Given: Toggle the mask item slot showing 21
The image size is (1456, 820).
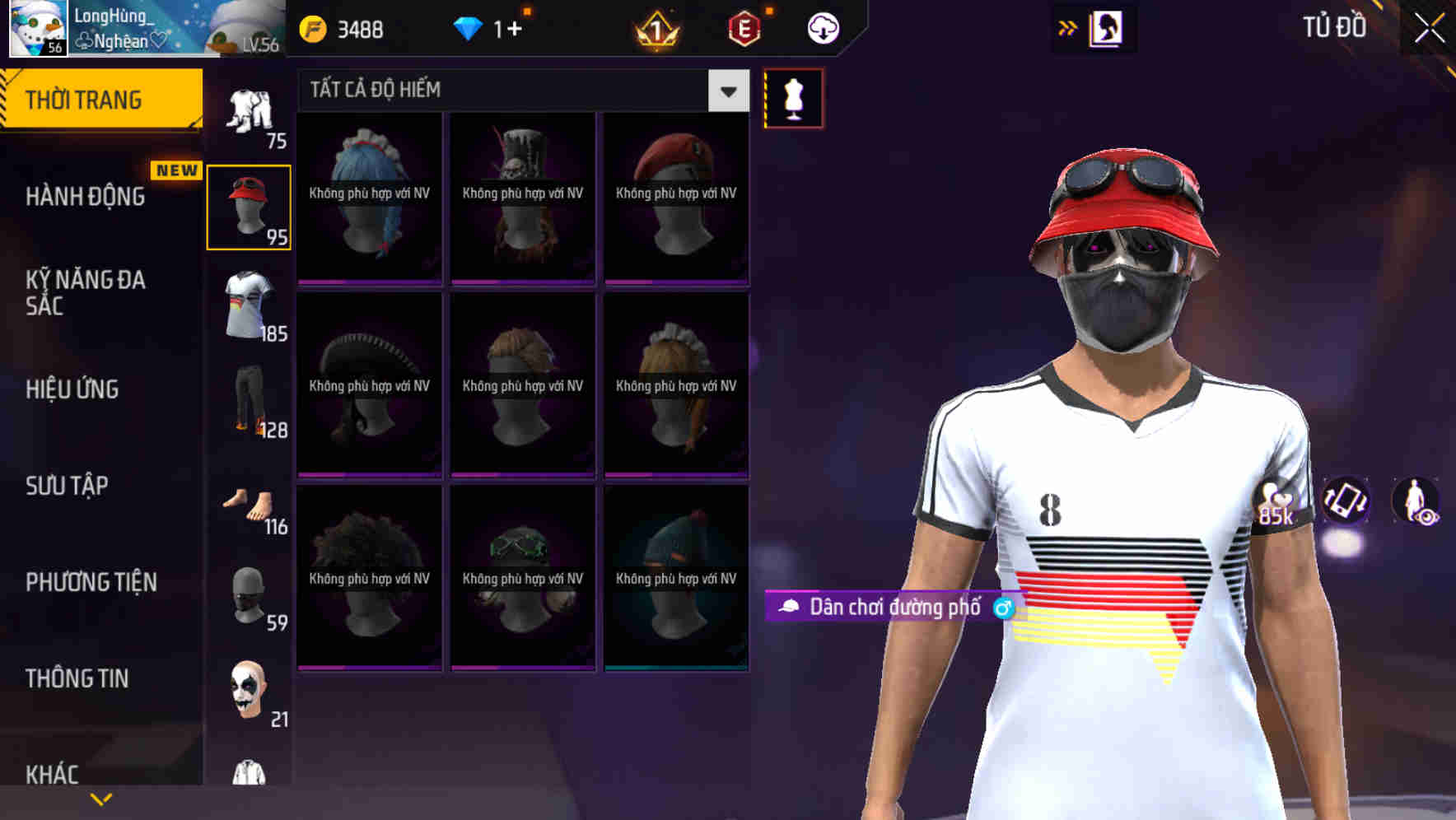Looking at the screenshot, I should (x=249, y=692).
